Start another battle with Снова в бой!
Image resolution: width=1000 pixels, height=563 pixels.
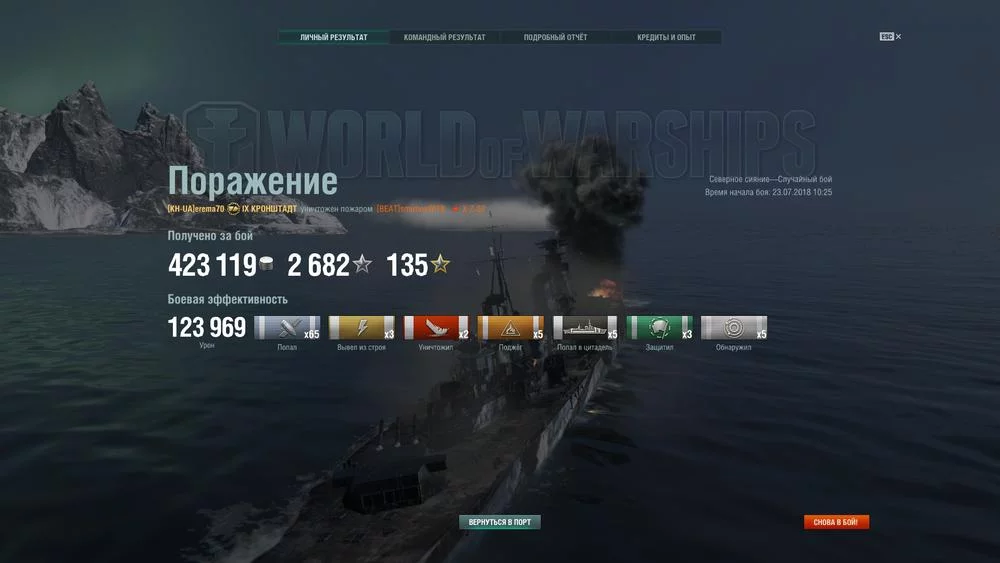836,522
